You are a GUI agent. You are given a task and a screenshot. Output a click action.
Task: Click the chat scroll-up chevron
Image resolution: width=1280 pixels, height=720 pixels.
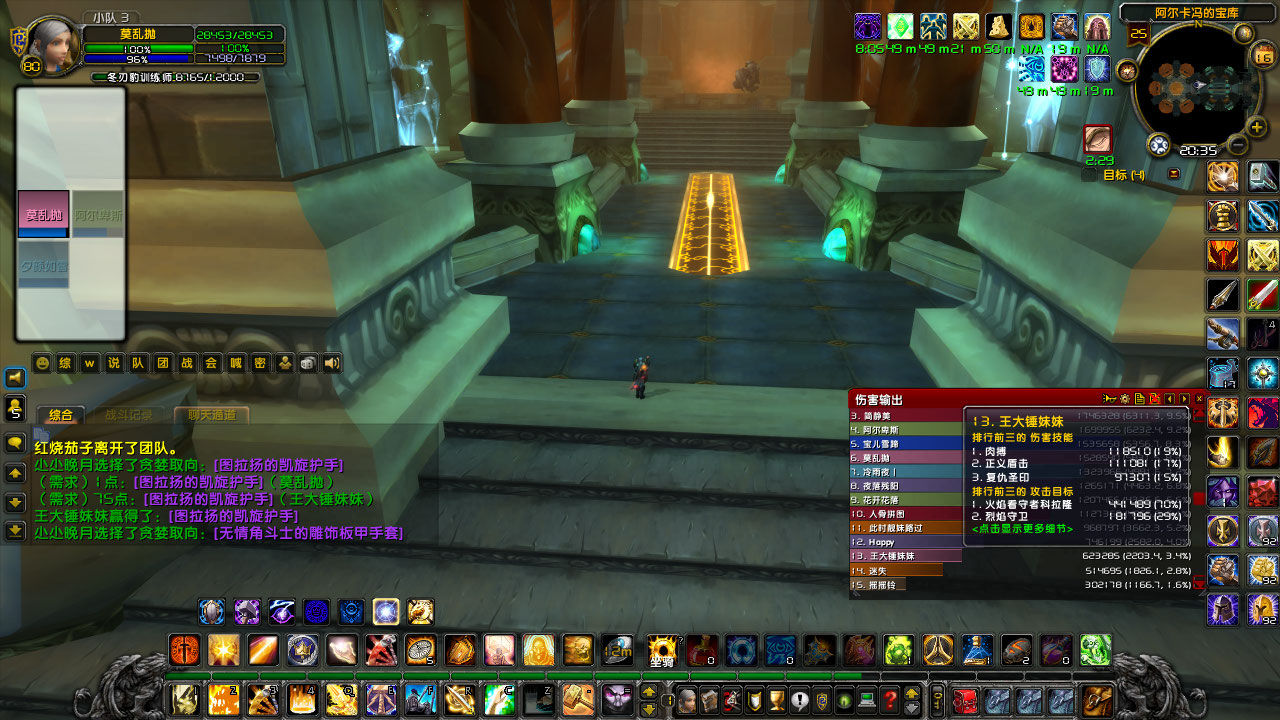tap(14, 471)
